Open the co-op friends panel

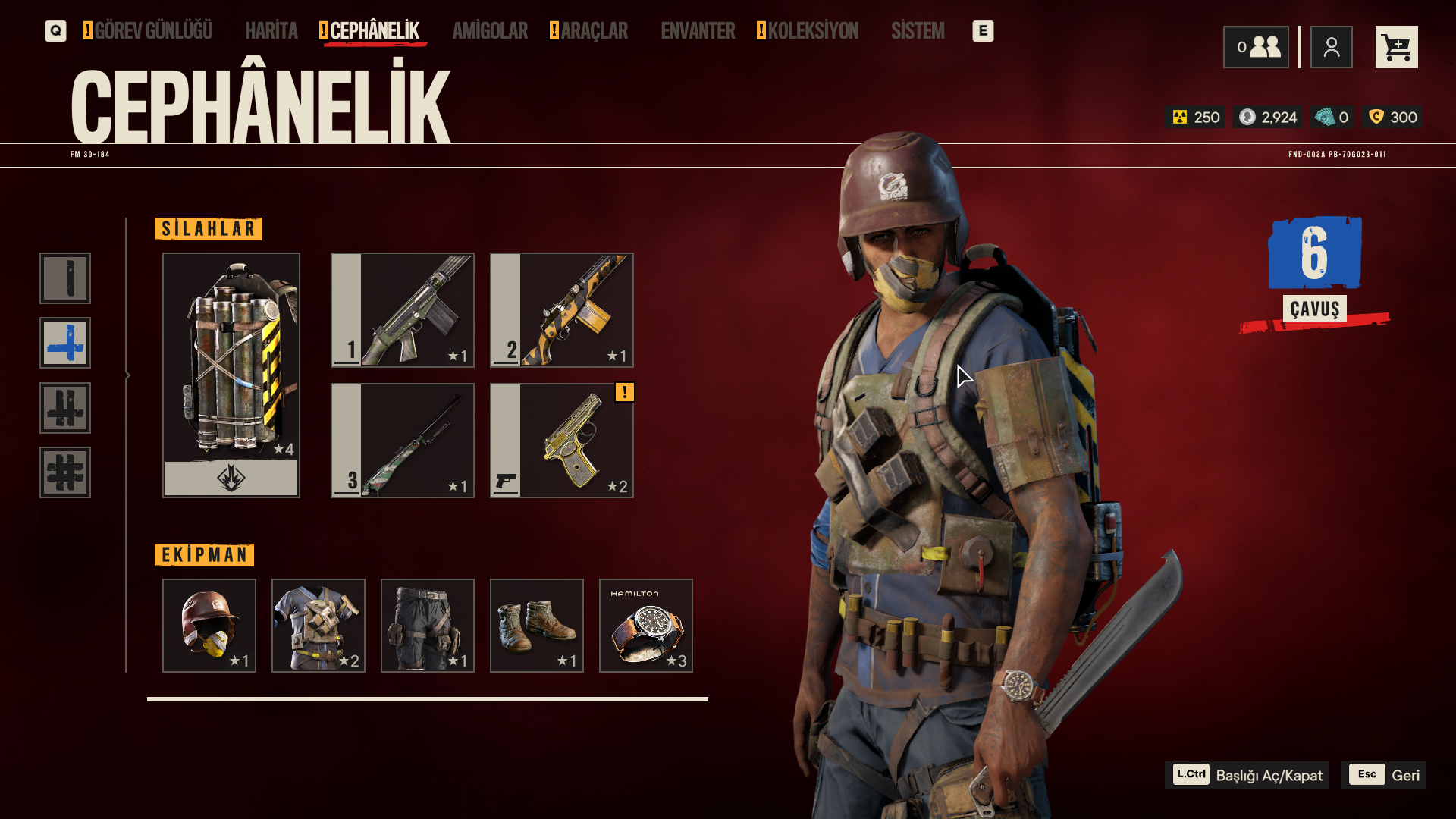1256,47
